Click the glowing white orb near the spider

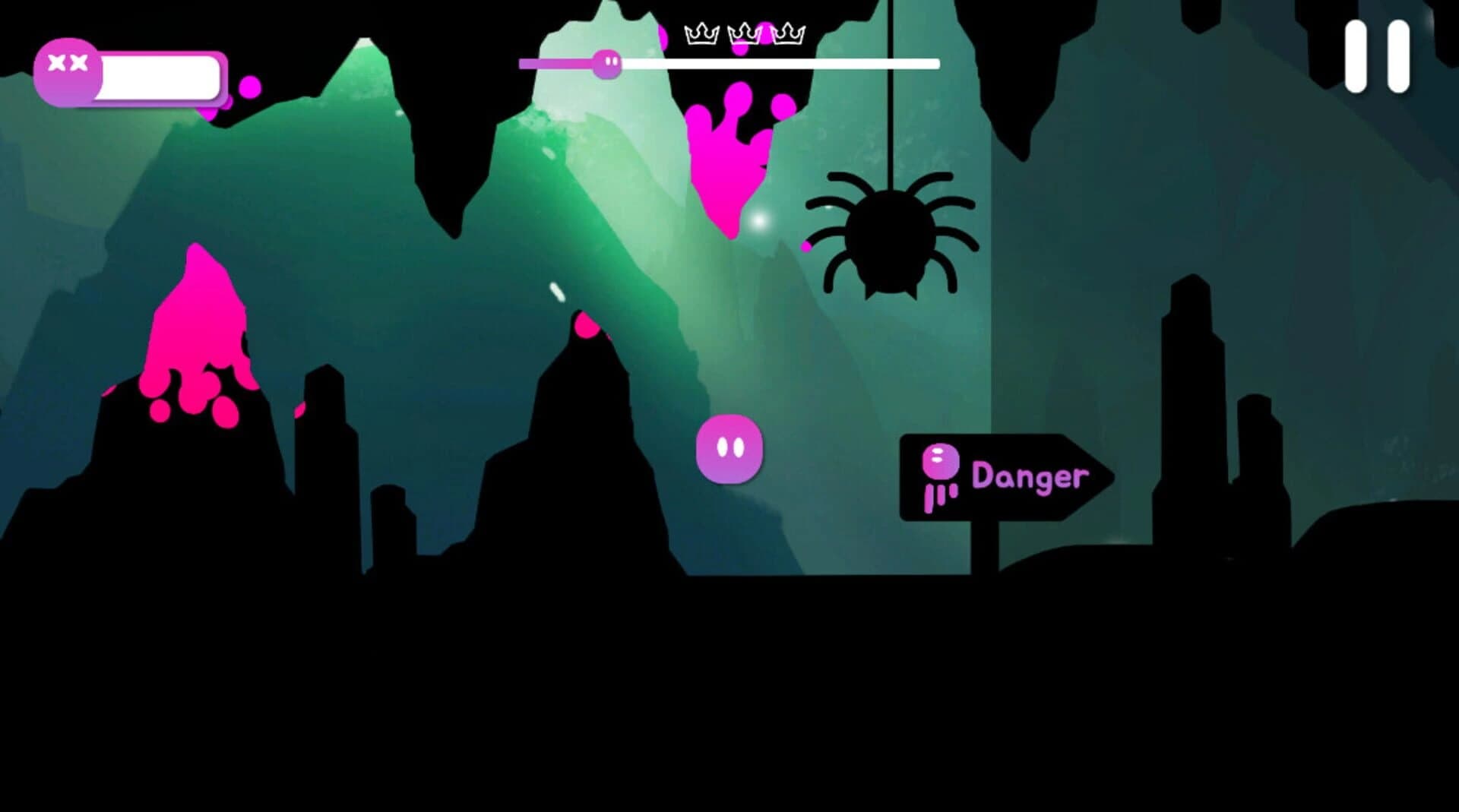pyautogui.click(x=760, y=220)
